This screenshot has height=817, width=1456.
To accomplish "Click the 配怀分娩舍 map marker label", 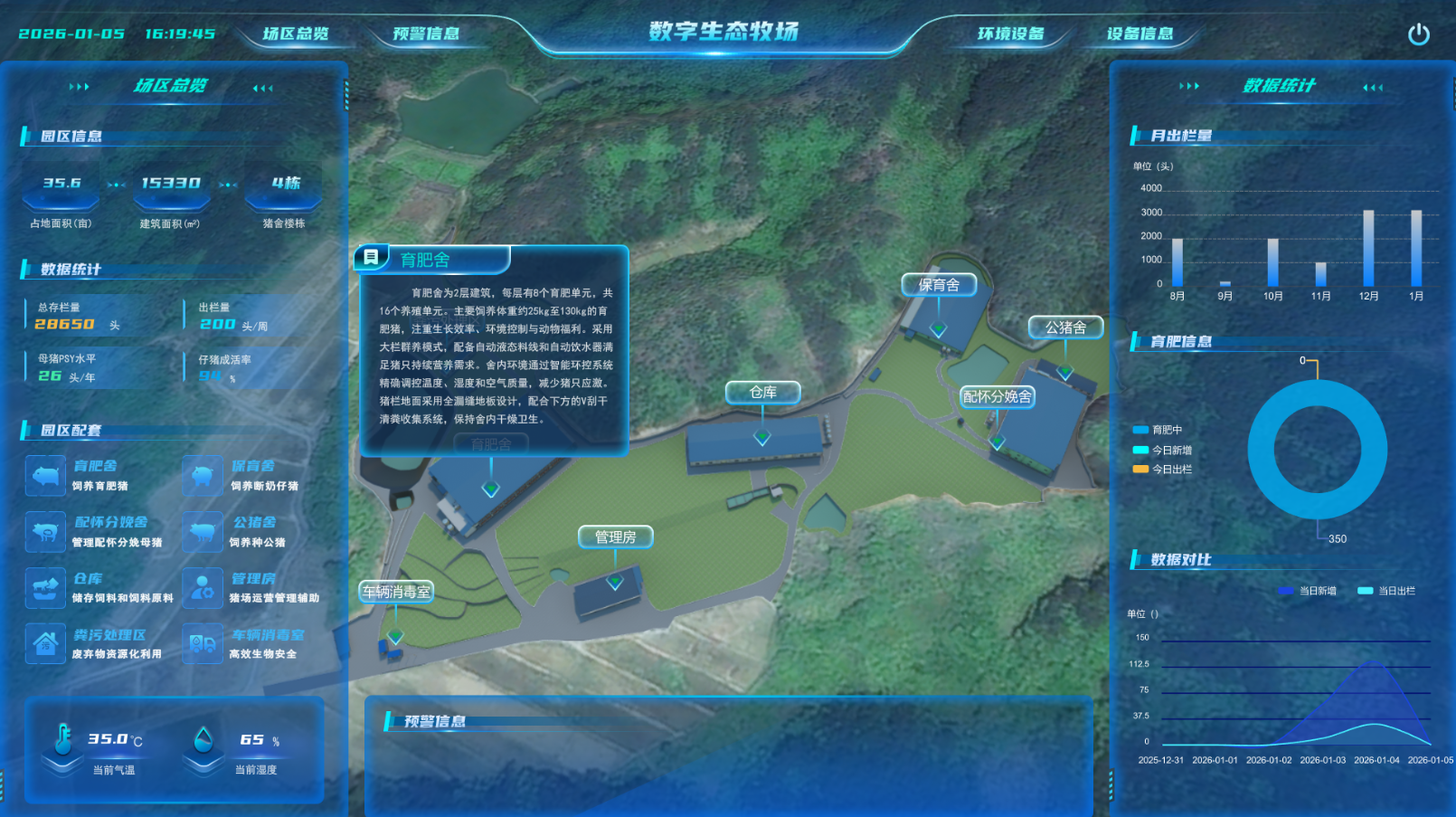I will pos(997,396).
